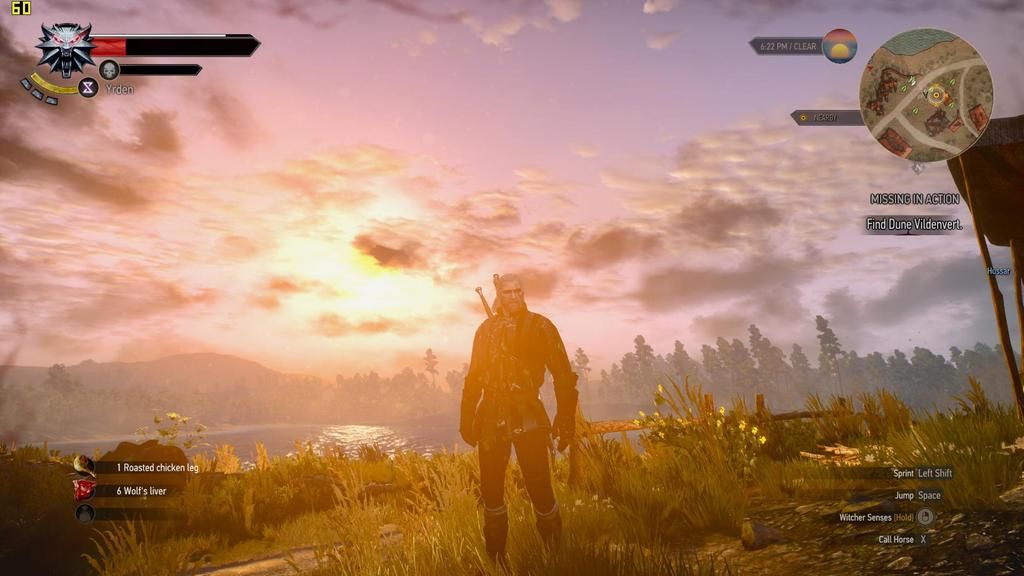Open the Missing in Action quest tracker

pyautogui.click(x=915, y=199)
